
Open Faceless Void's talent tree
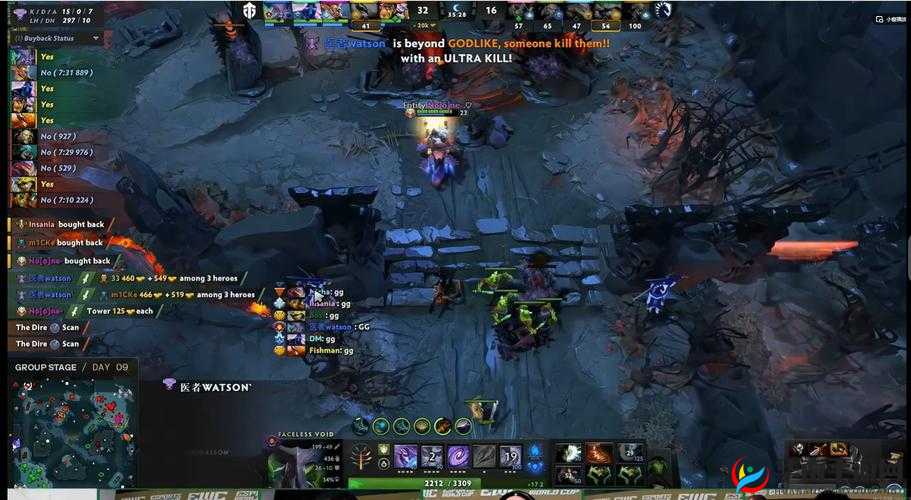(359, 456)
